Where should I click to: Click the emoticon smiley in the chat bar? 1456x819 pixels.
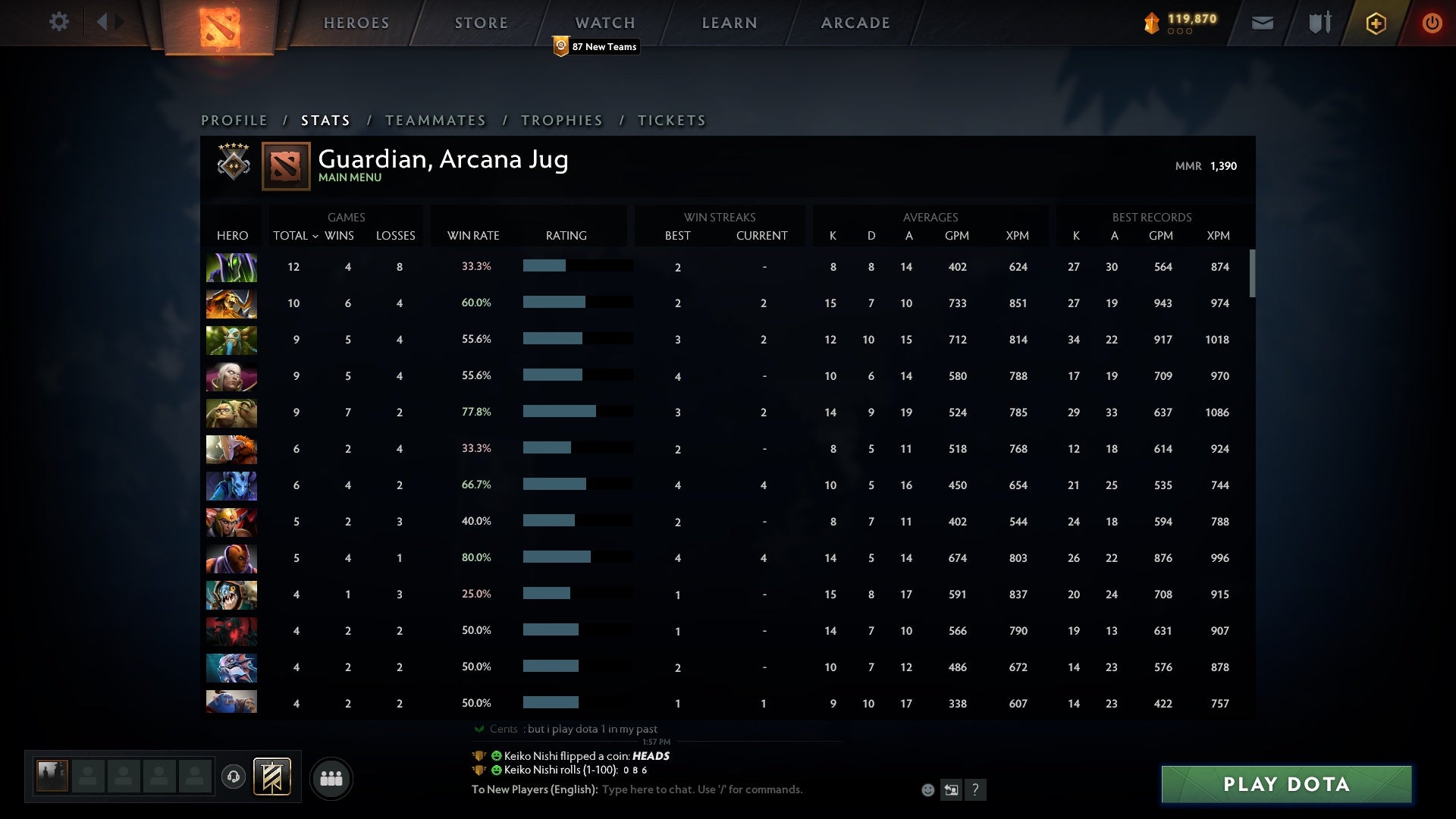coord(927,789)
